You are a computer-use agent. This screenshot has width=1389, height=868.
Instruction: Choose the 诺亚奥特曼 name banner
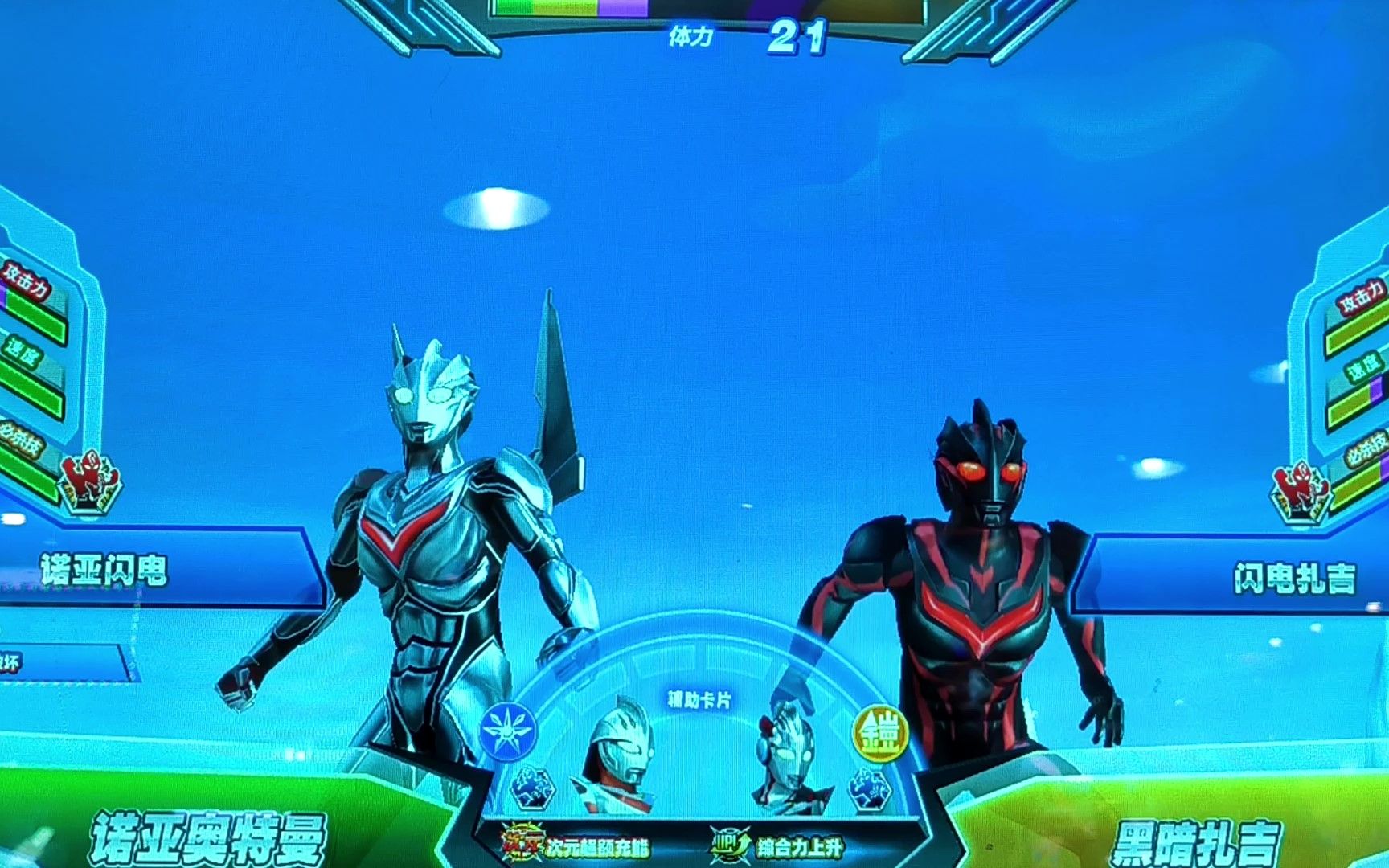[x=207, y=837]
